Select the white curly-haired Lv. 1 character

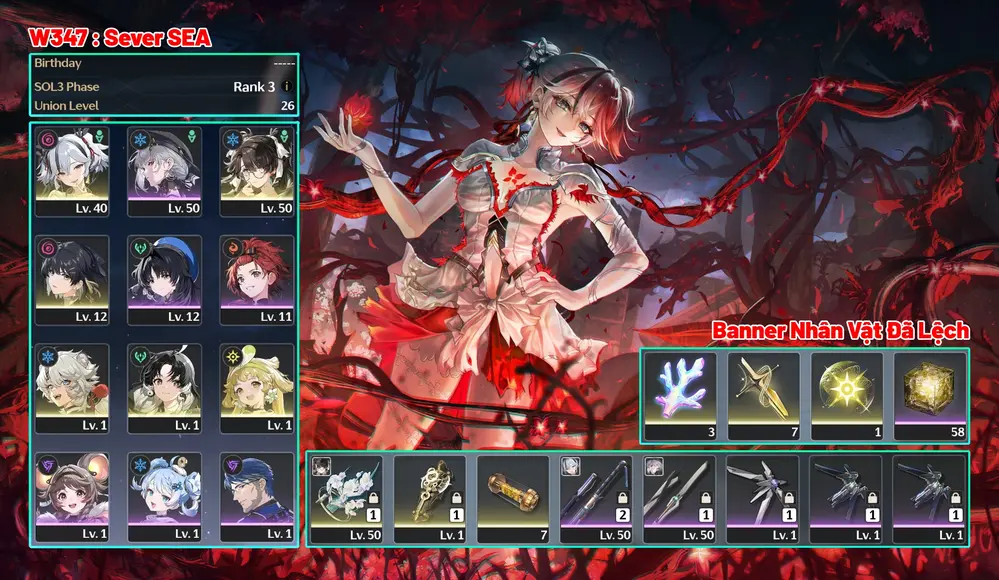tap(72, 387)
